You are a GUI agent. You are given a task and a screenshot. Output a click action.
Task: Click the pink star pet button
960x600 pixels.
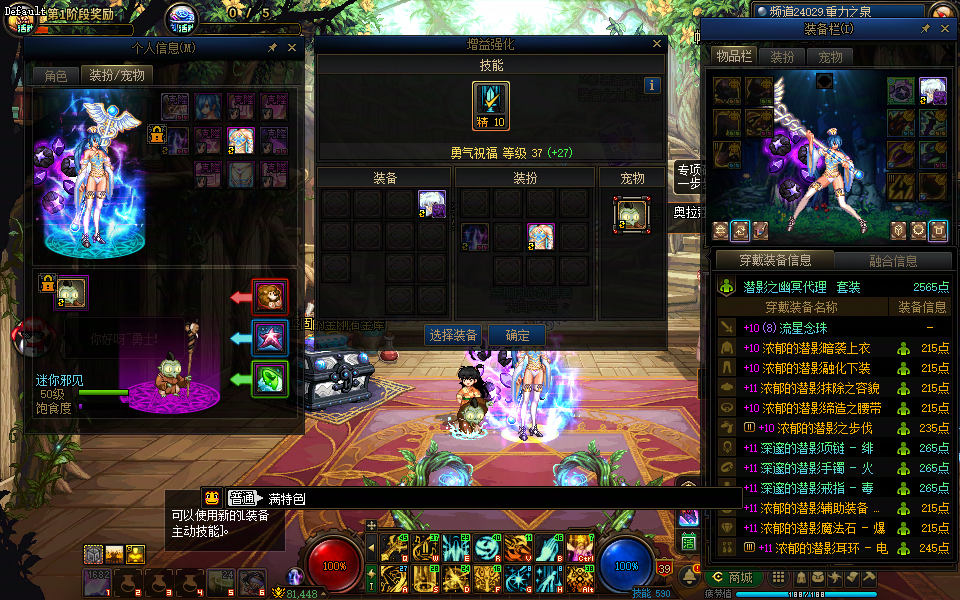click(x=271, y=338)
